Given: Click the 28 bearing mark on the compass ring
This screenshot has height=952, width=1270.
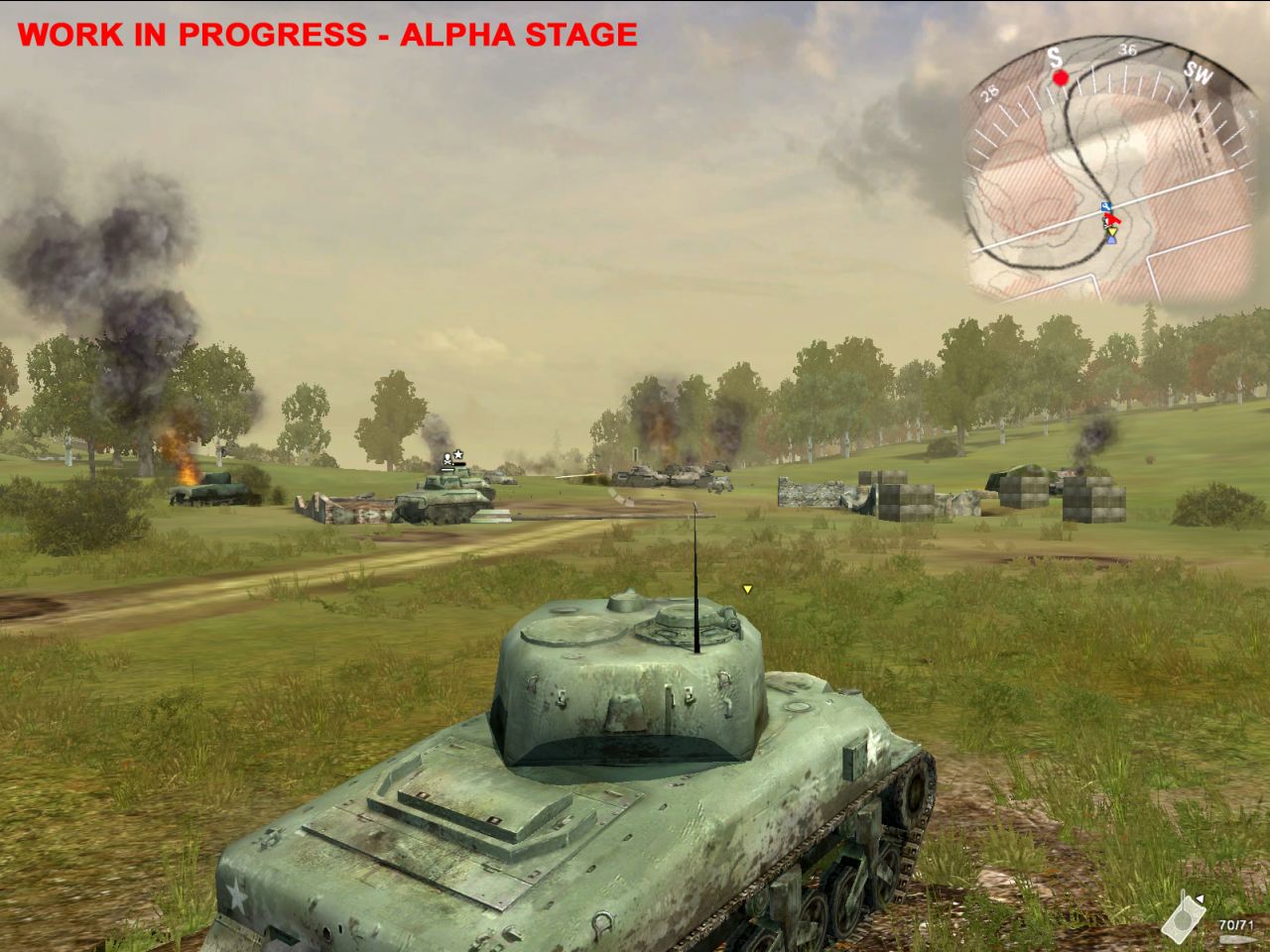Looking at the screenshot, I should (988, 92).
